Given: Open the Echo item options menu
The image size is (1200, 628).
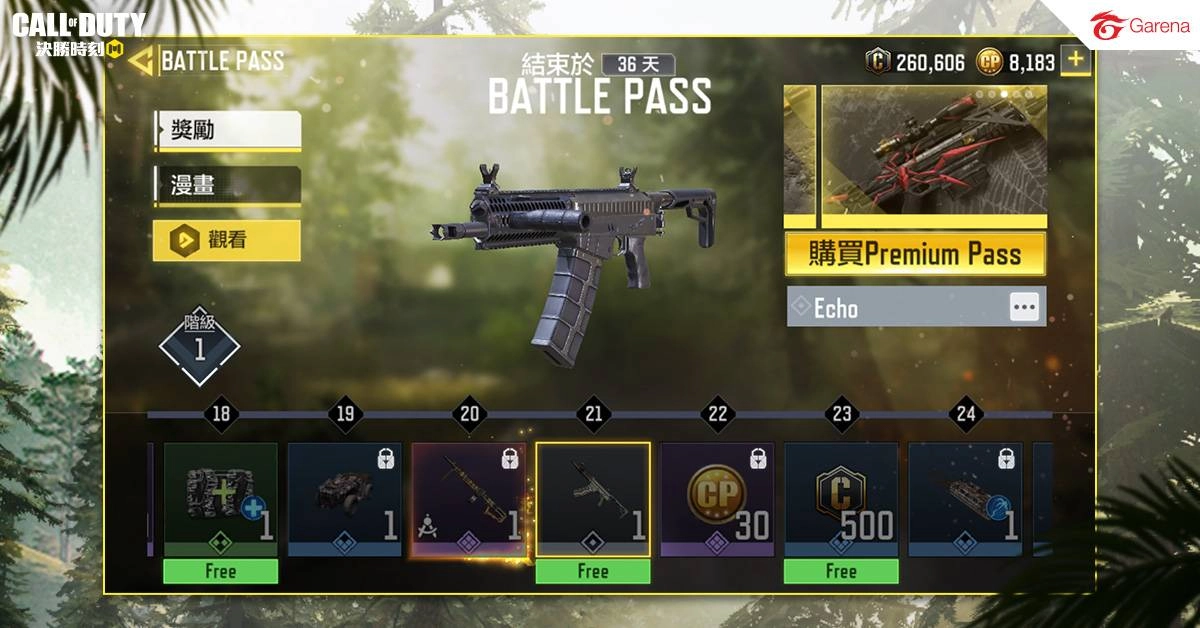Looking at the screenshot, I should click(x=1024, y=307).
